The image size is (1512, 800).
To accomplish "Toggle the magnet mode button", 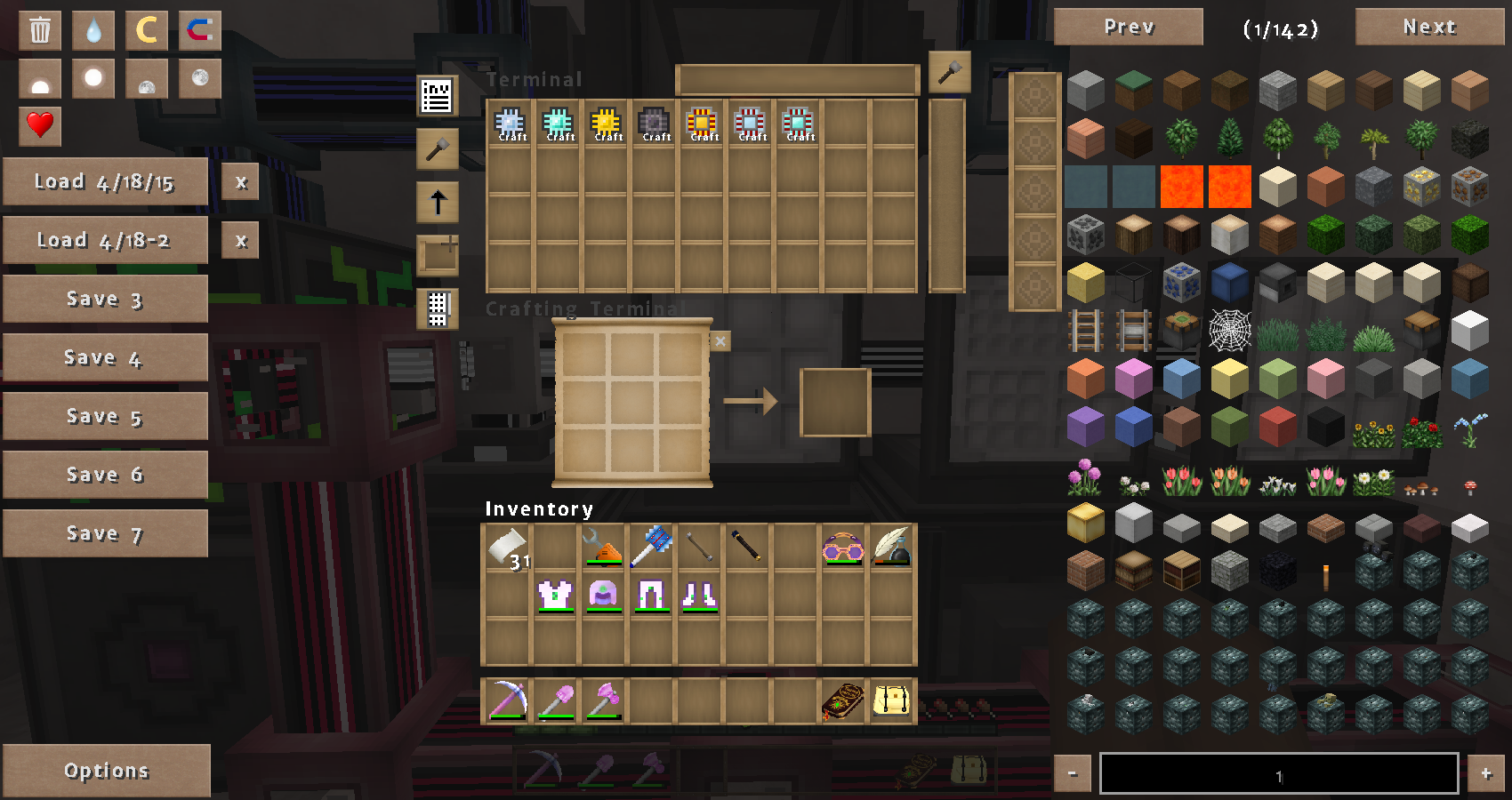I will point(199,30).
